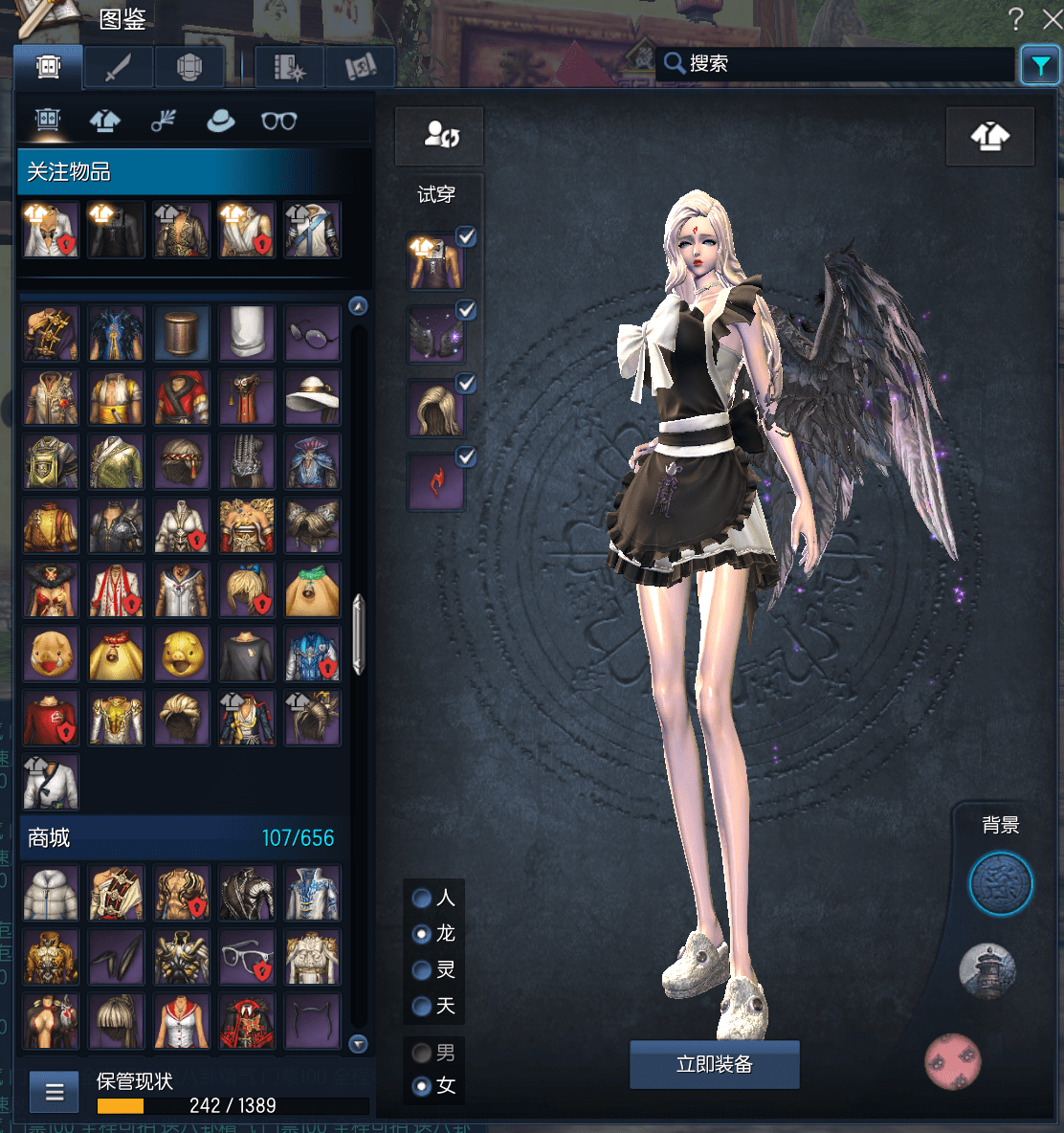Choose the pagoda scenery background
This screenshot has width=1064, height=1133.
click(x=987, y=971)
